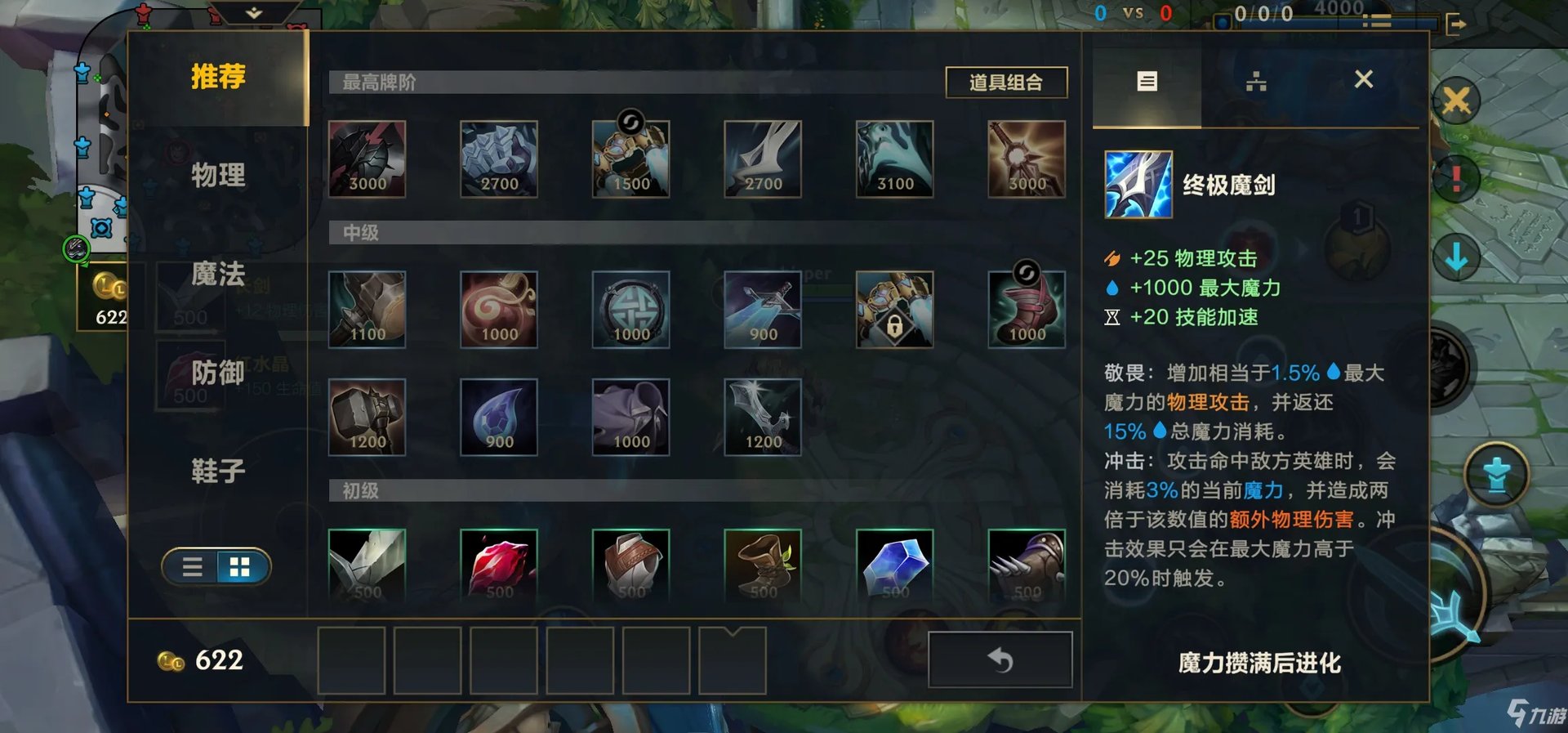Click the undo purchase button
1568x733 pixels.
coord(998,660)
